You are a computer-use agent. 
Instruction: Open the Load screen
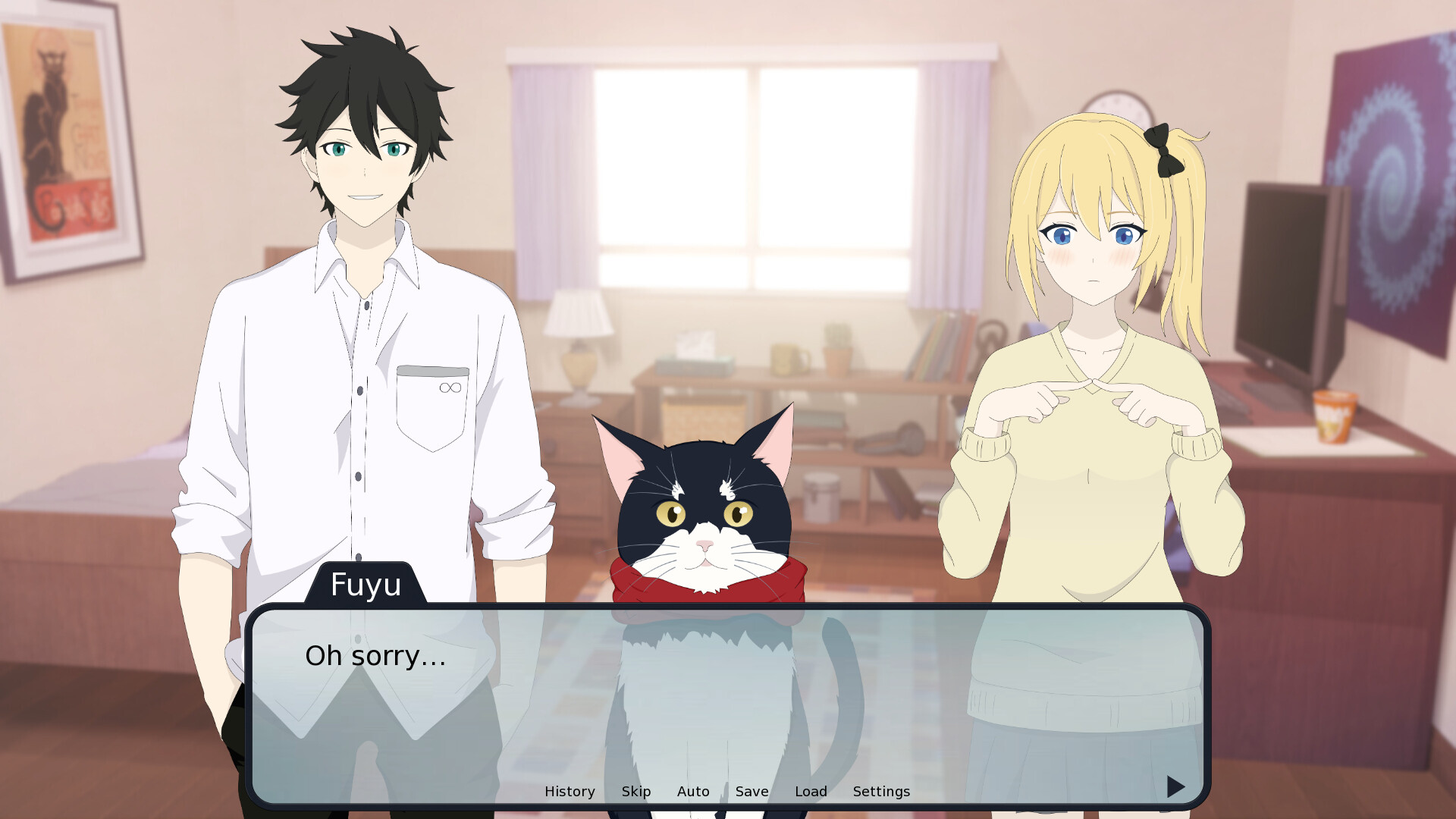point(811,791)
